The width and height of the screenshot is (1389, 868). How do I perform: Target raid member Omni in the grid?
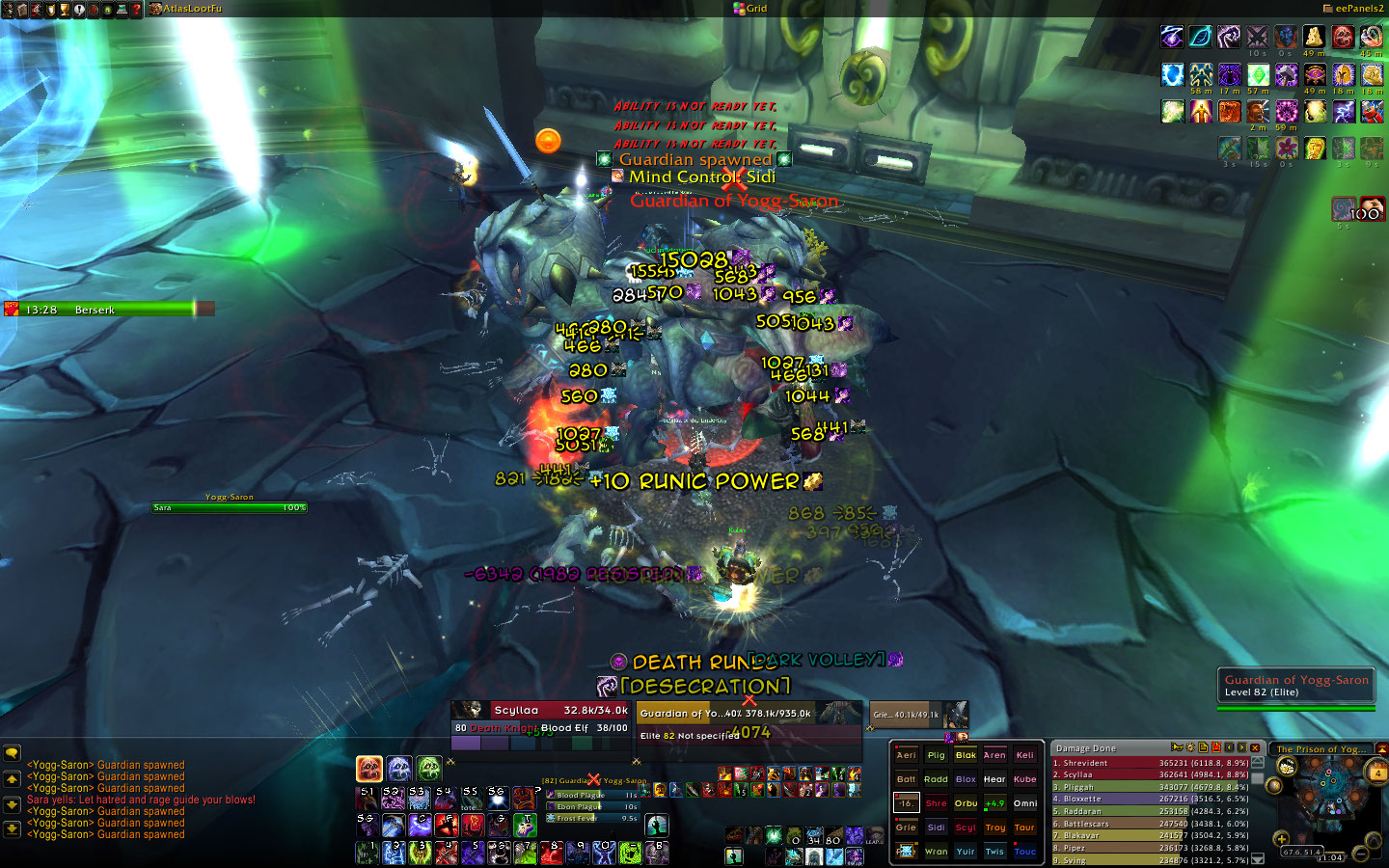[x=1025, y=803]
